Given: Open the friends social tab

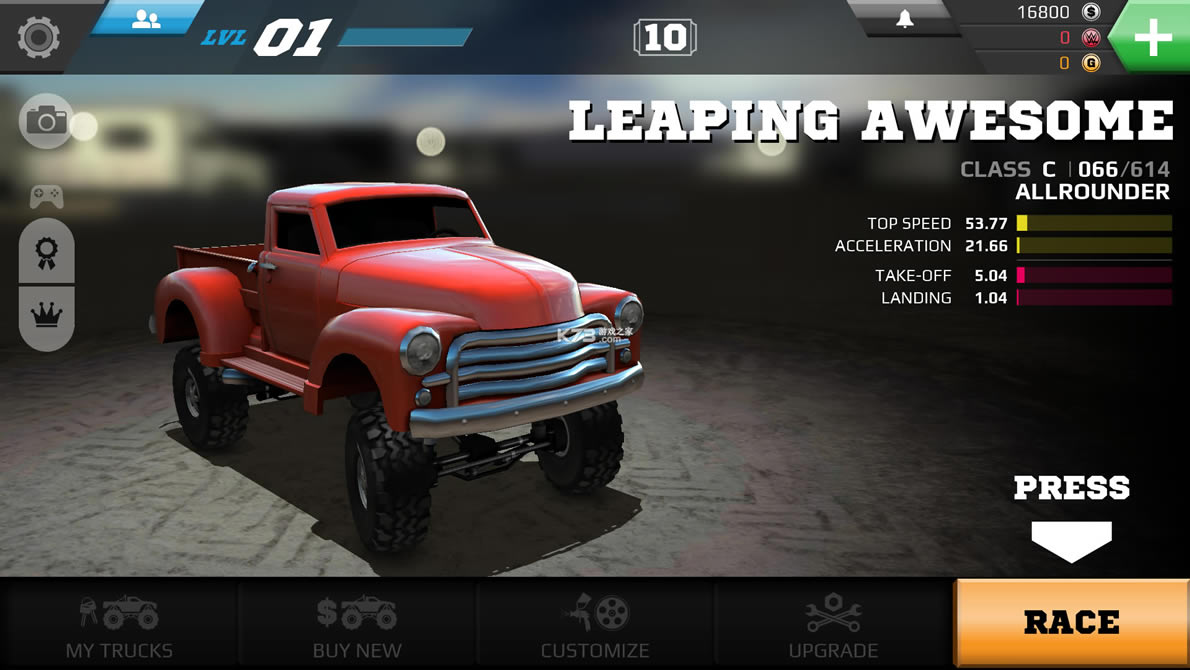Looking at the screenshot, I should pyautogui.click(x=146, y=19).
